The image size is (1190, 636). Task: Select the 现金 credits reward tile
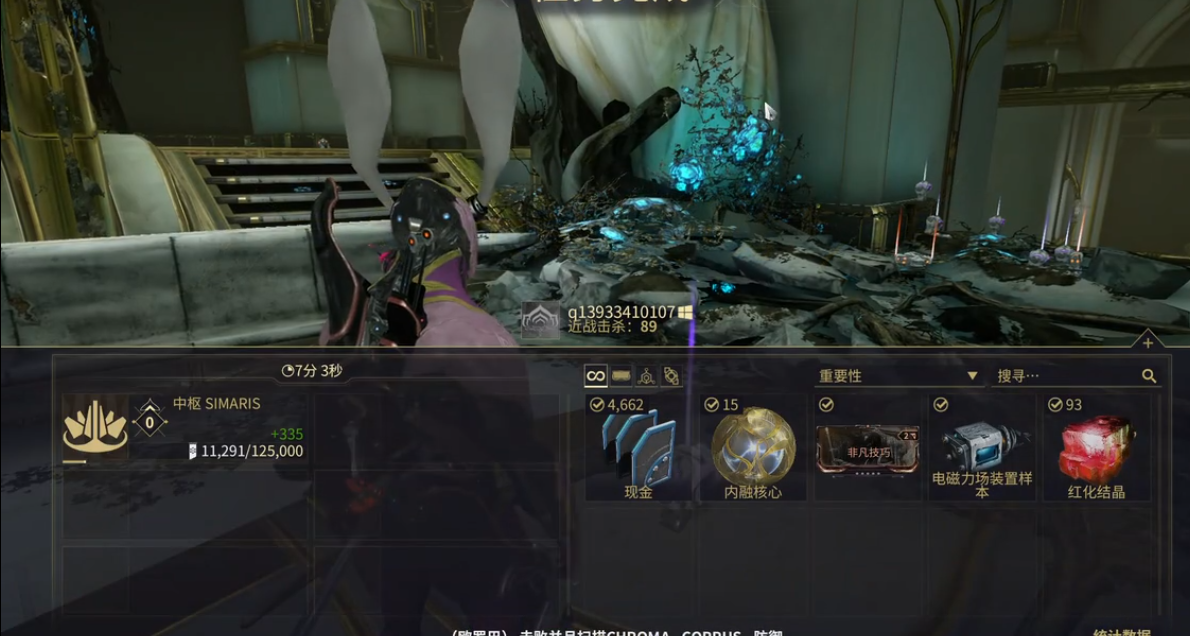[638, 449]
